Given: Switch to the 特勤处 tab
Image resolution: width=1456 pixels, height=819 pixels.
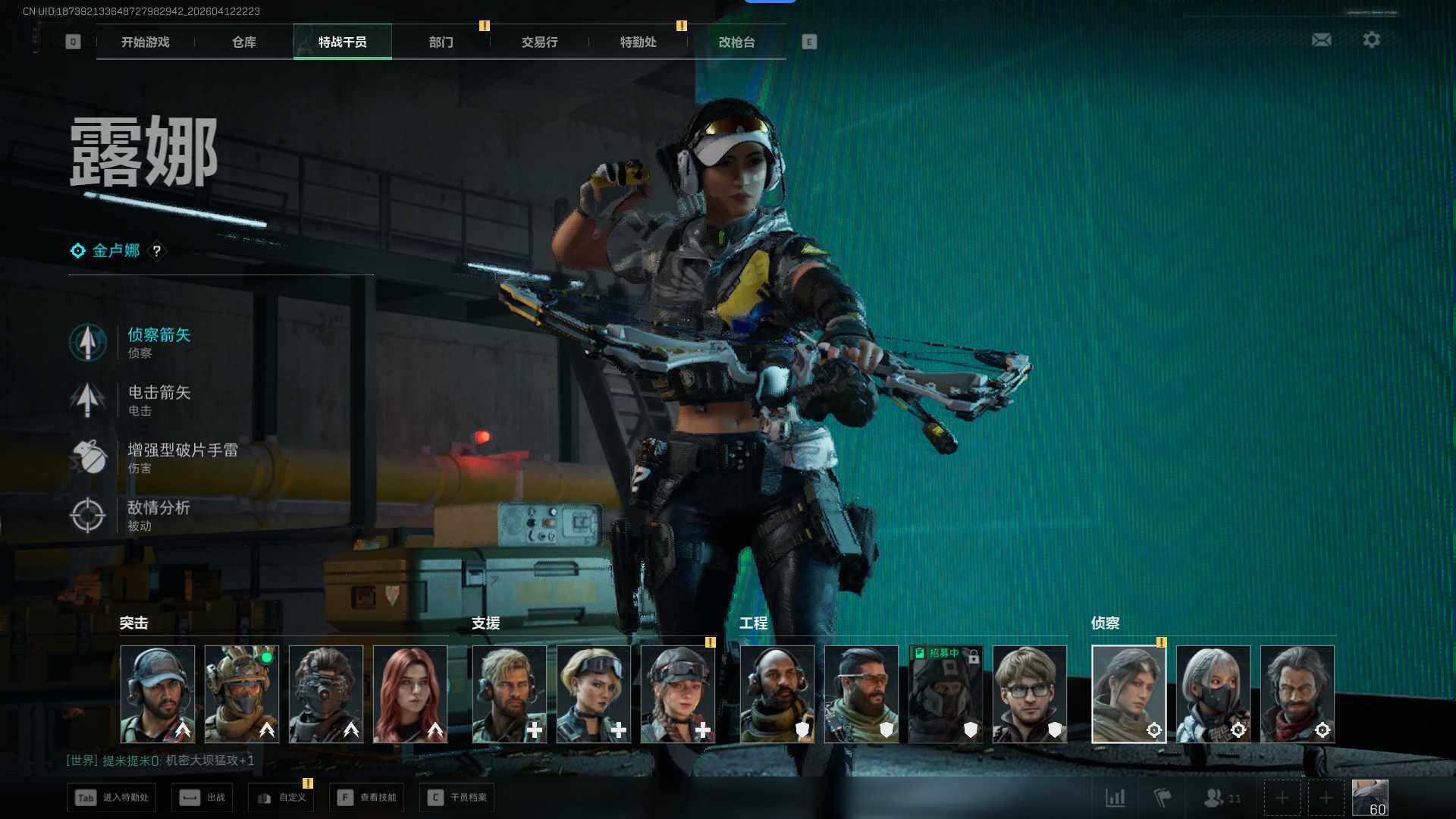Looking at the screenshot, I should click(x=638, y=42).
